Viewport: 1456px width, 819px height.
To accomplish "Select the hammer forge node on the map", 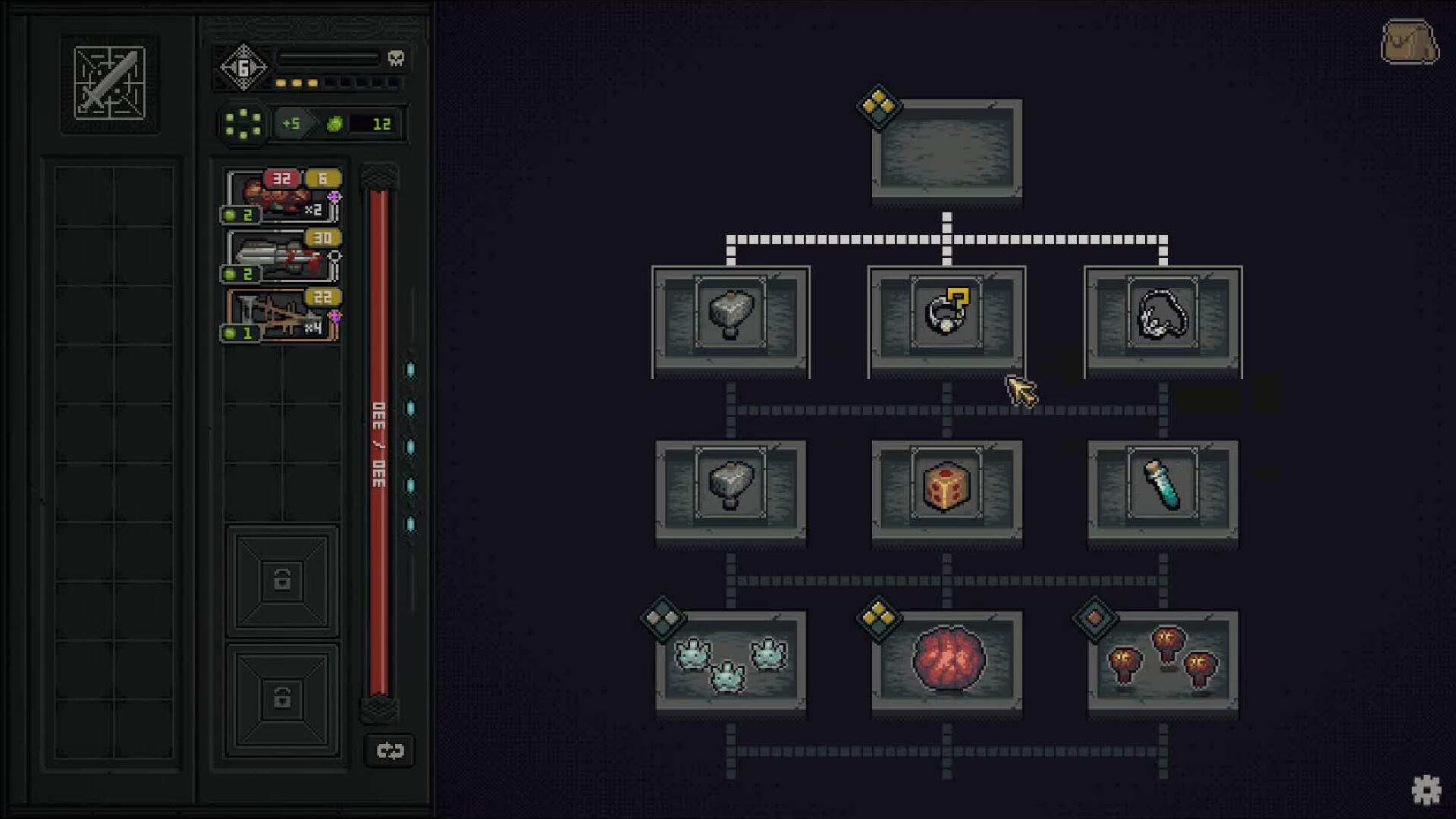I will [x=730, y=321].
